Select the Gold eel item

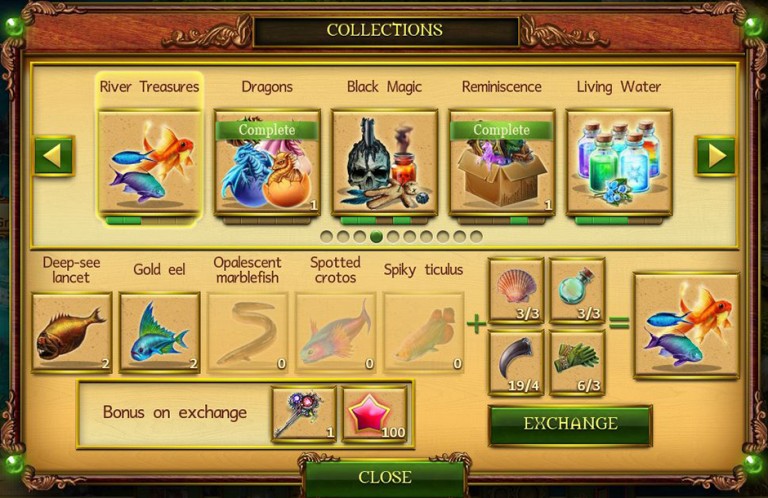[x=159, y=332]
